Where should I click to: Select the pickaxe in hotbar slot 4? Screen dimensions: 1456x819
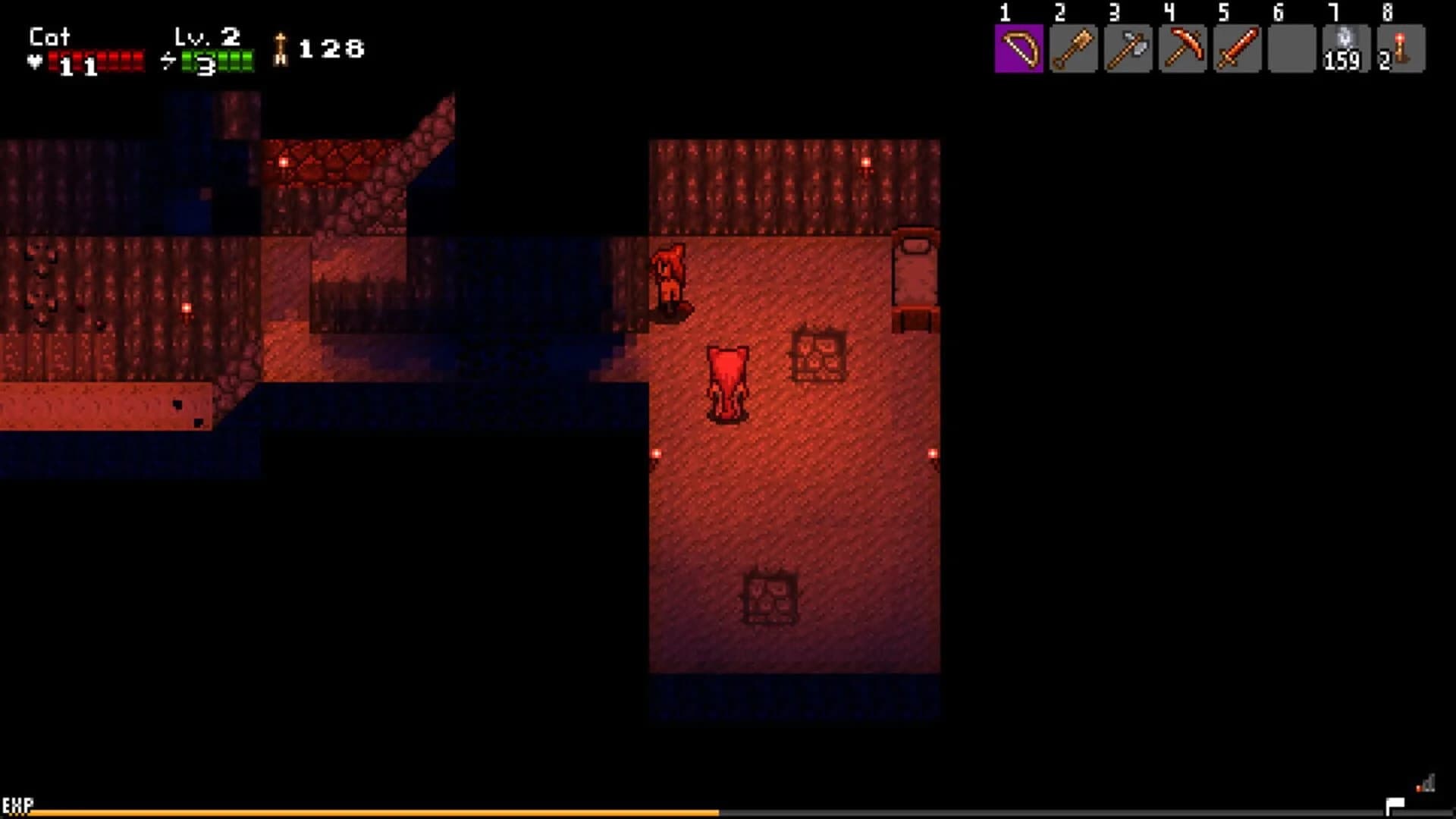coord(1181,49)
